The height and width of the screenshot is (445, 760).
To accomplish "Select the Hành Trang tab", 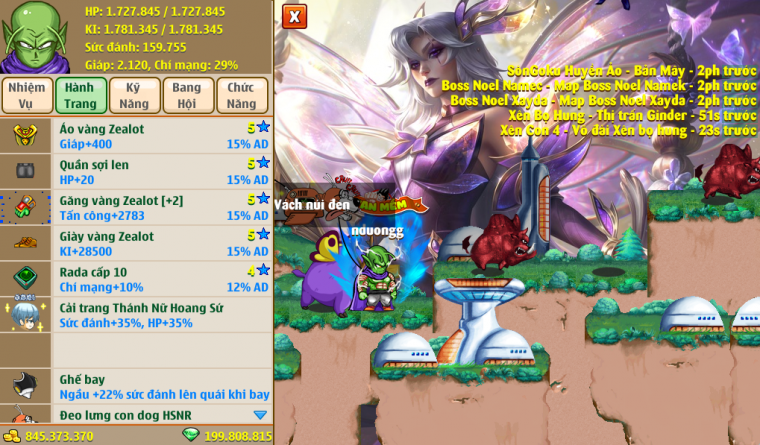I will coord(80,95).
